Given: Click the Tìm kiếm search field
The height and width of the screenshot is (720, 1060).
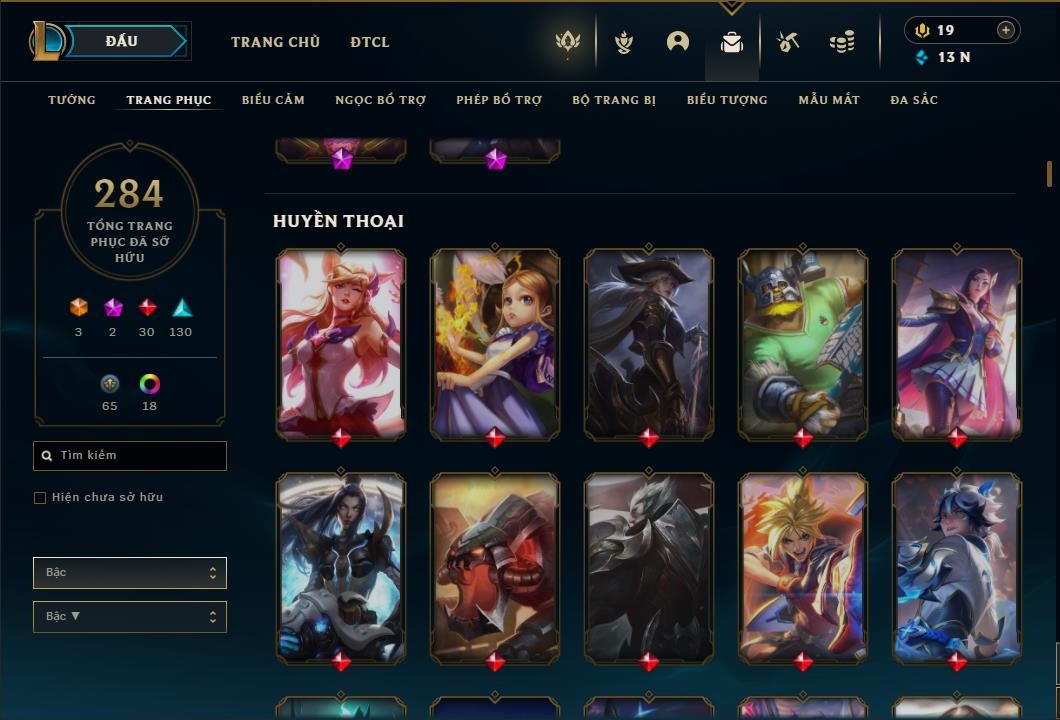Looking at the screenshot, I should (130, 456).
